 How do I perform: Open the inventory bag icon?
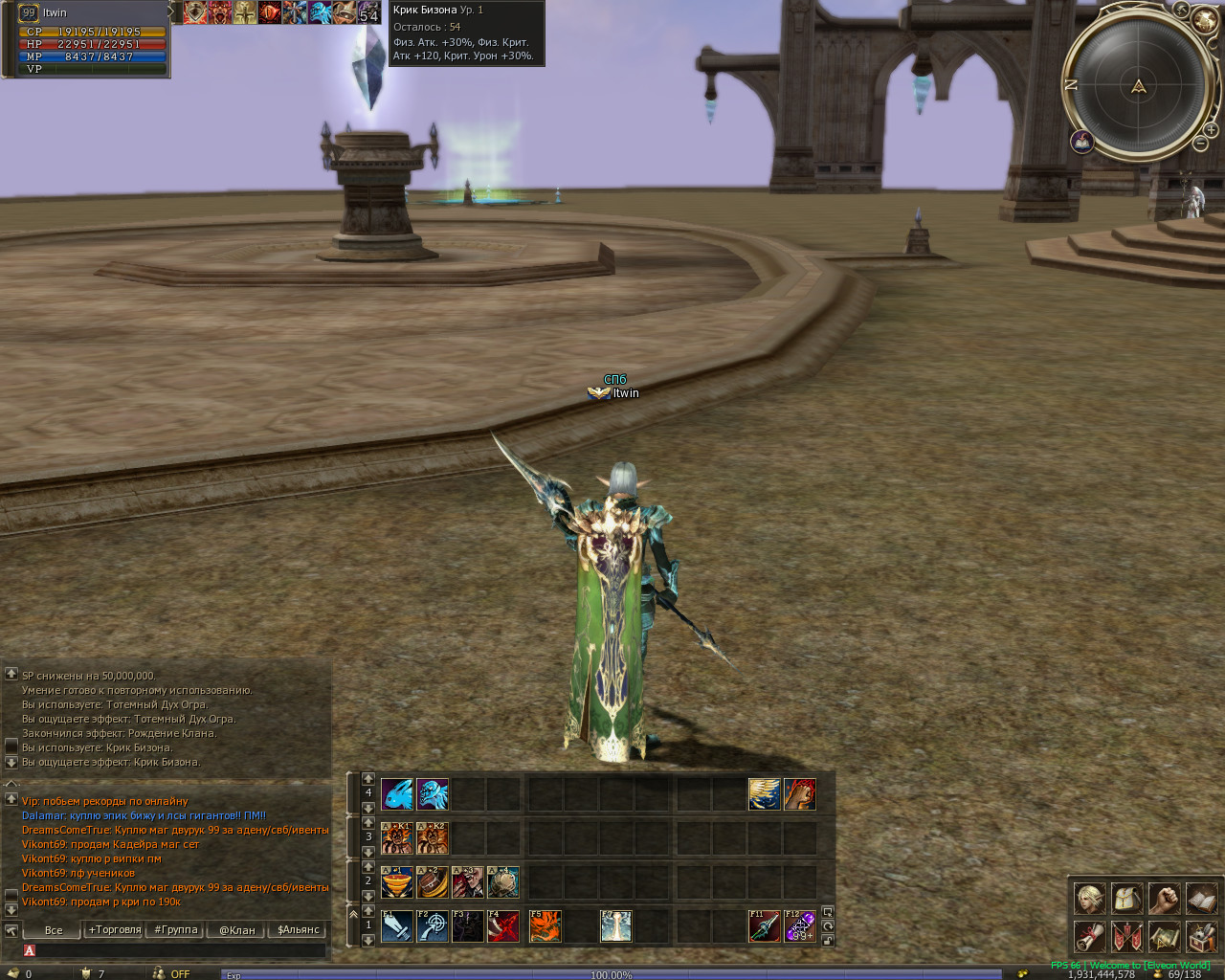[x=1126, y=899]
